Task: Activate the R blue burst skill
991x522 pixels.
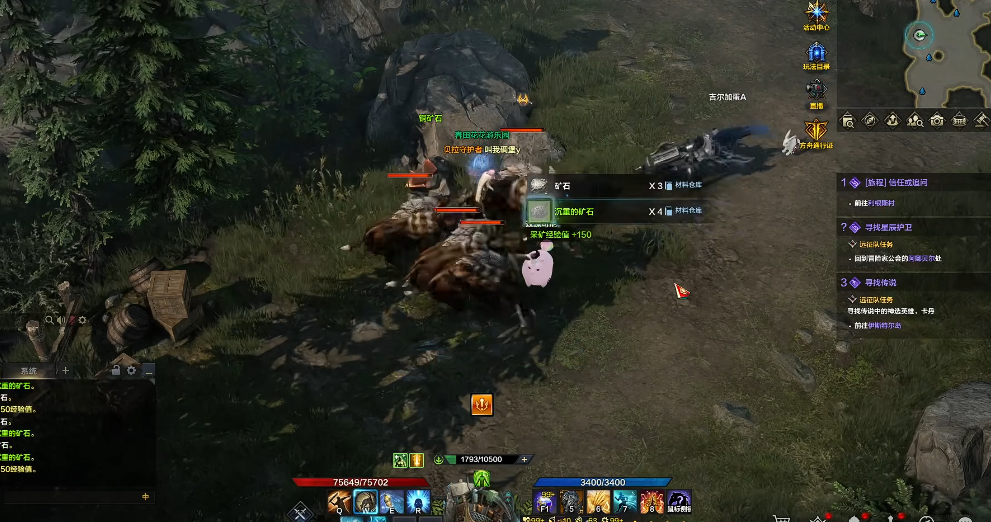Action: (x=416, y=501)
